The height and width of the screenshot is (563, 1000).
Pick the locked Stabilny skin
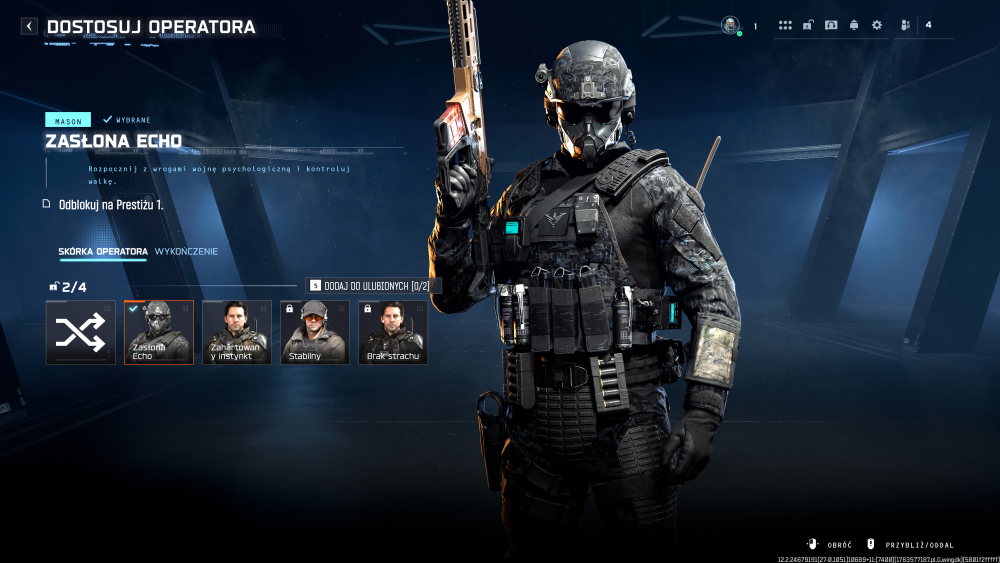[x=315, y=333]
